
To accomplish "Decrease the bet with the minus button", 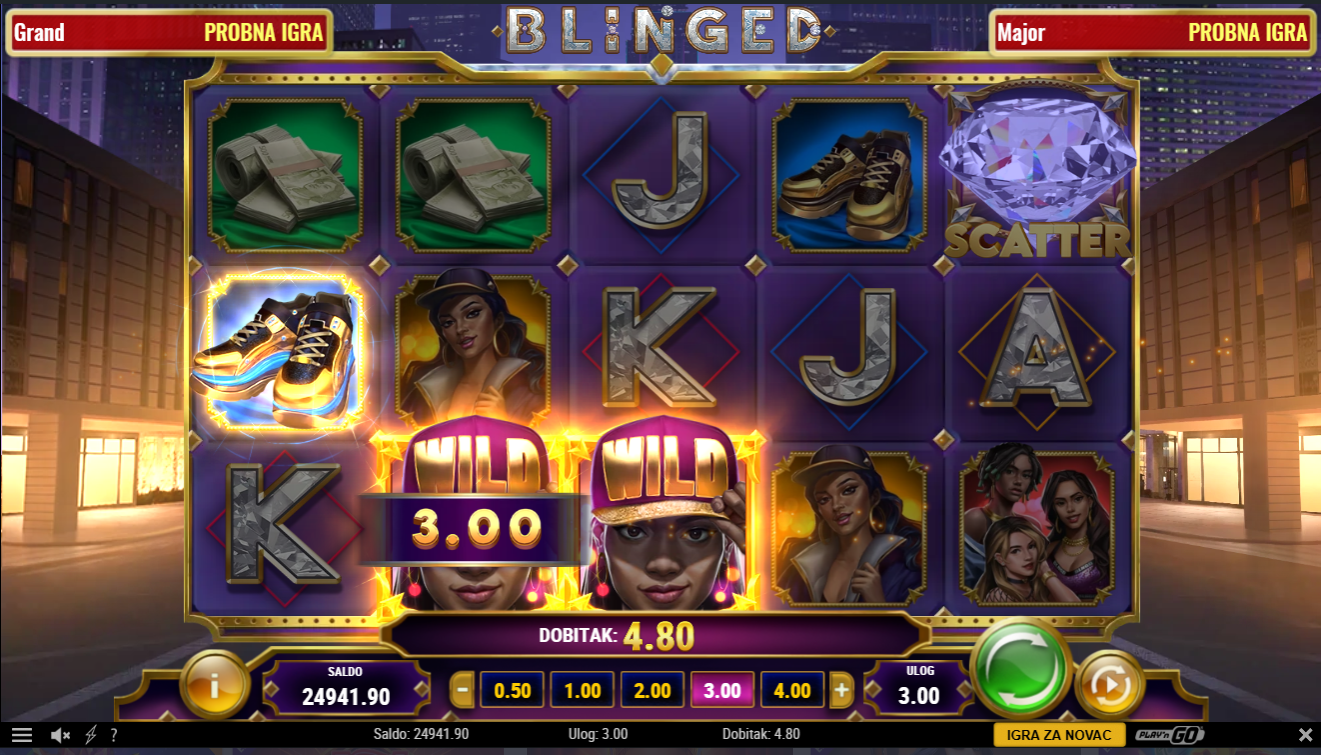I will (462, 690).
